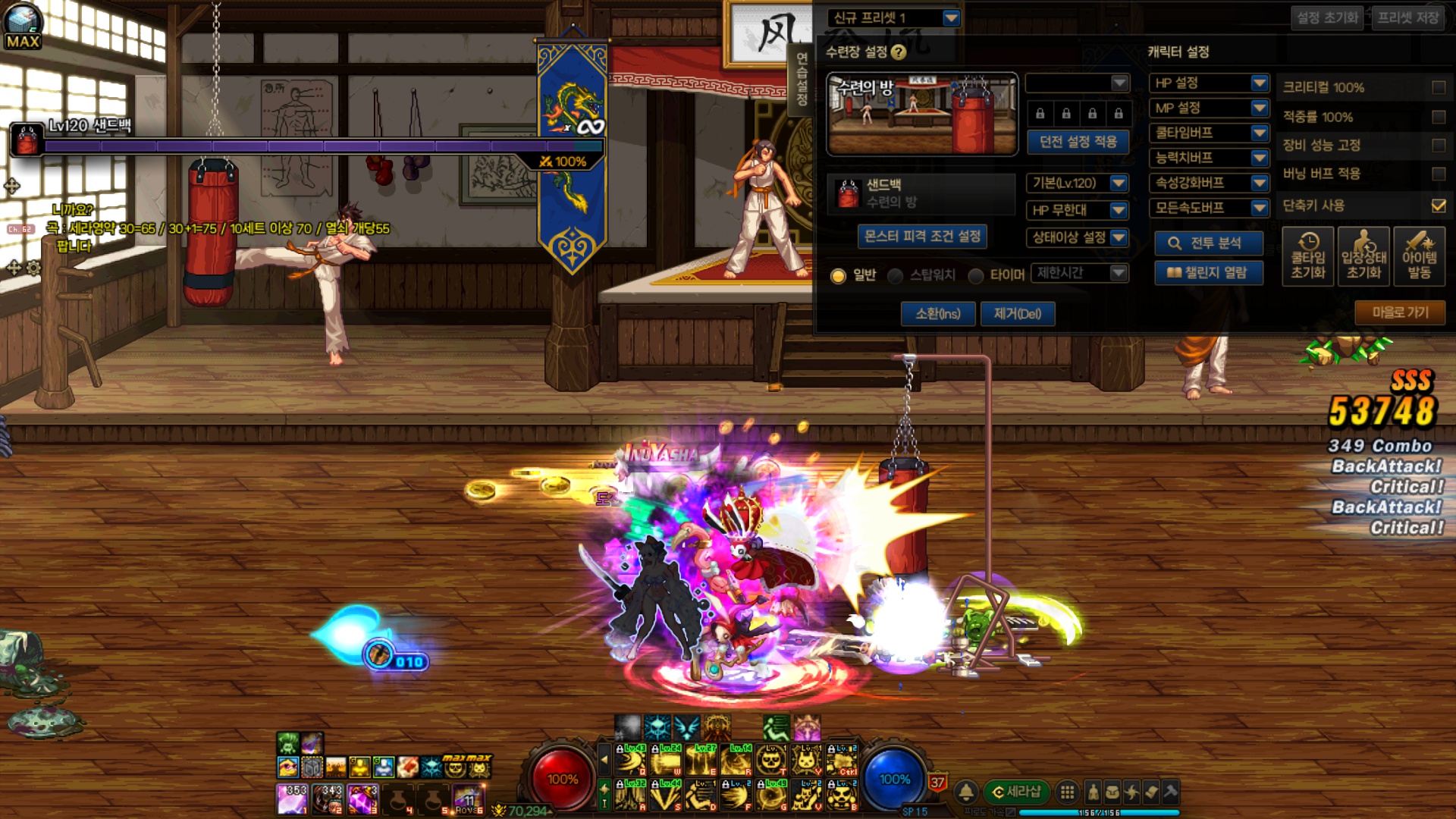Image resolution: width=1456 pixels, height=819 pixels.
Task: Open 몬스터 피격 조건 설정
Action: pyautogui.click(x=922, y=237)
